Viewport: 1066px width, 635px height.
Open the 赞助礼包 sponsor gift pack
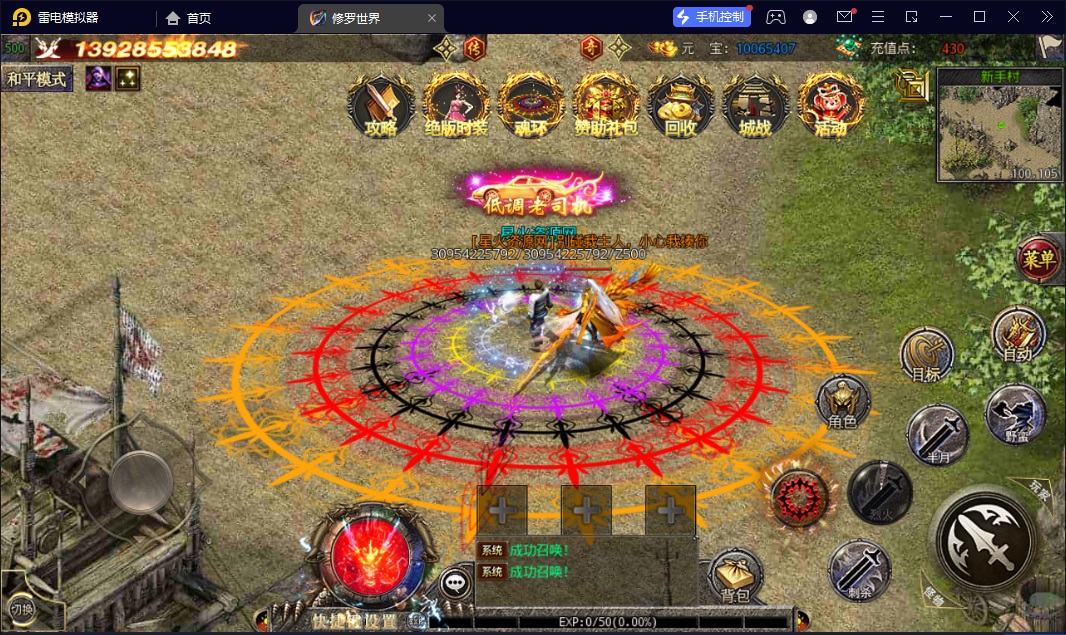(606, 104)
